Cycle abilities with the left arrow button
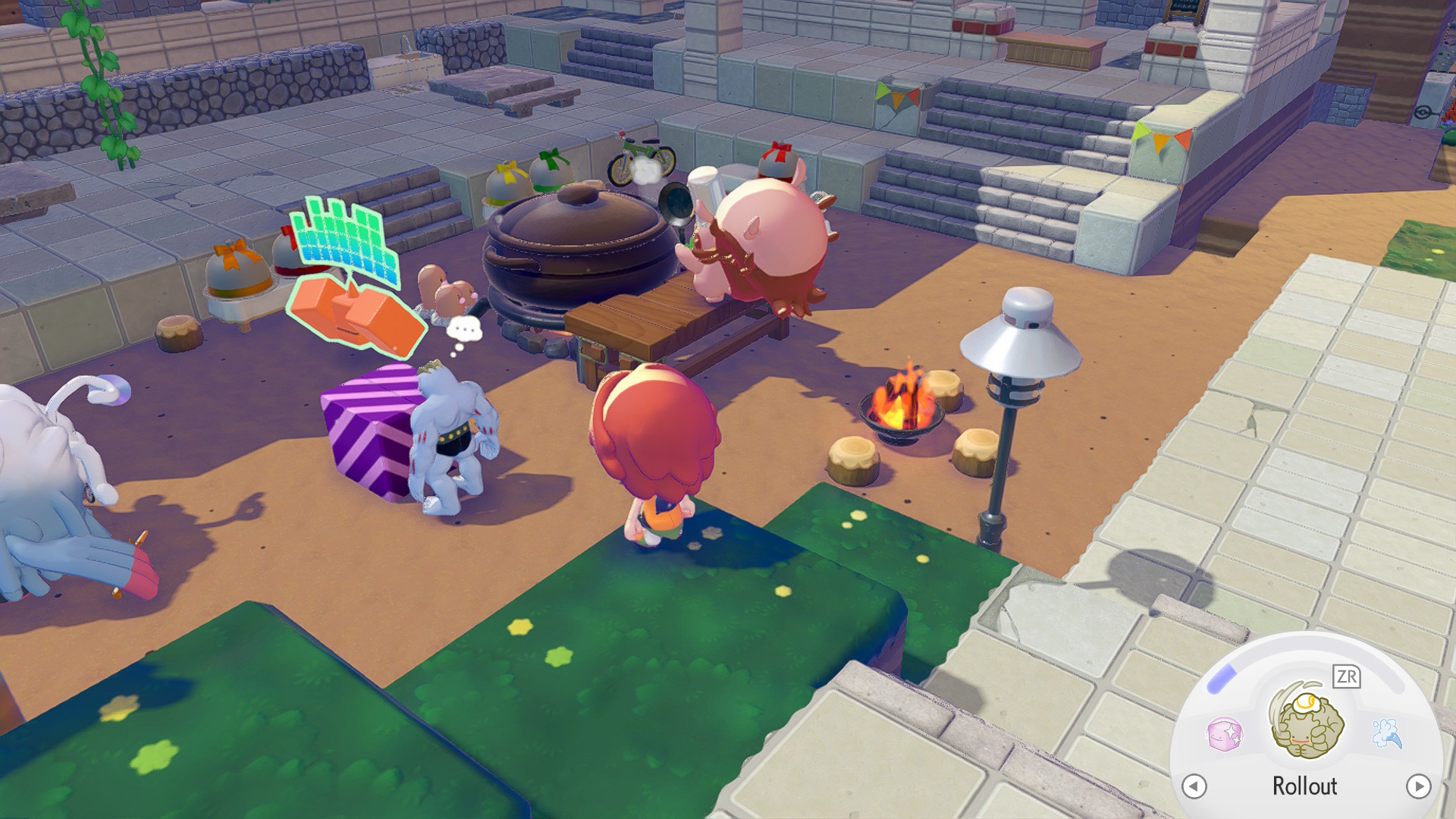This screenshot has height=819, width=1456. [x=1194, y=786]
